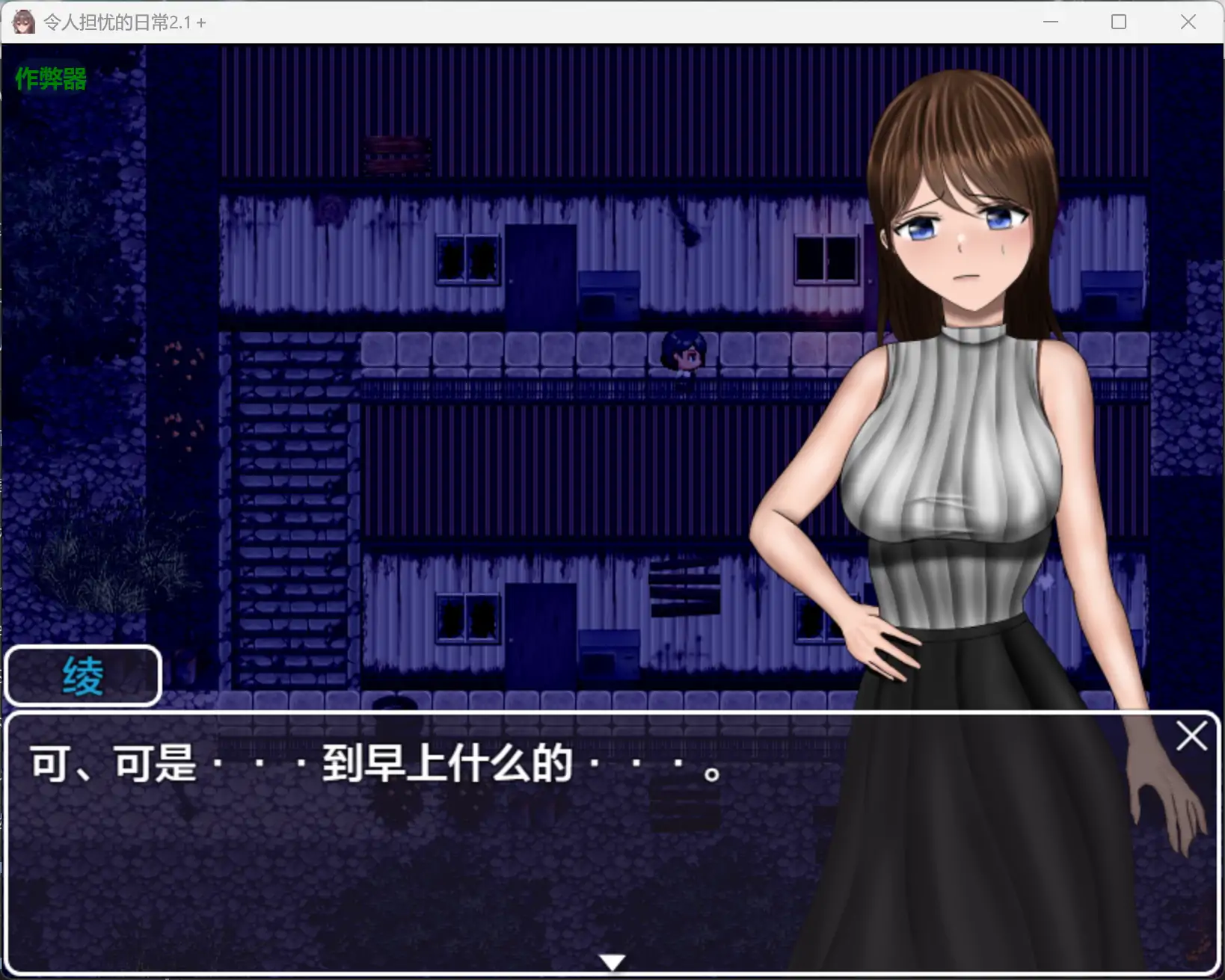1225x980 pixels.
Task: Open the 作弊器 cheat tool
Action: (50, 77)
